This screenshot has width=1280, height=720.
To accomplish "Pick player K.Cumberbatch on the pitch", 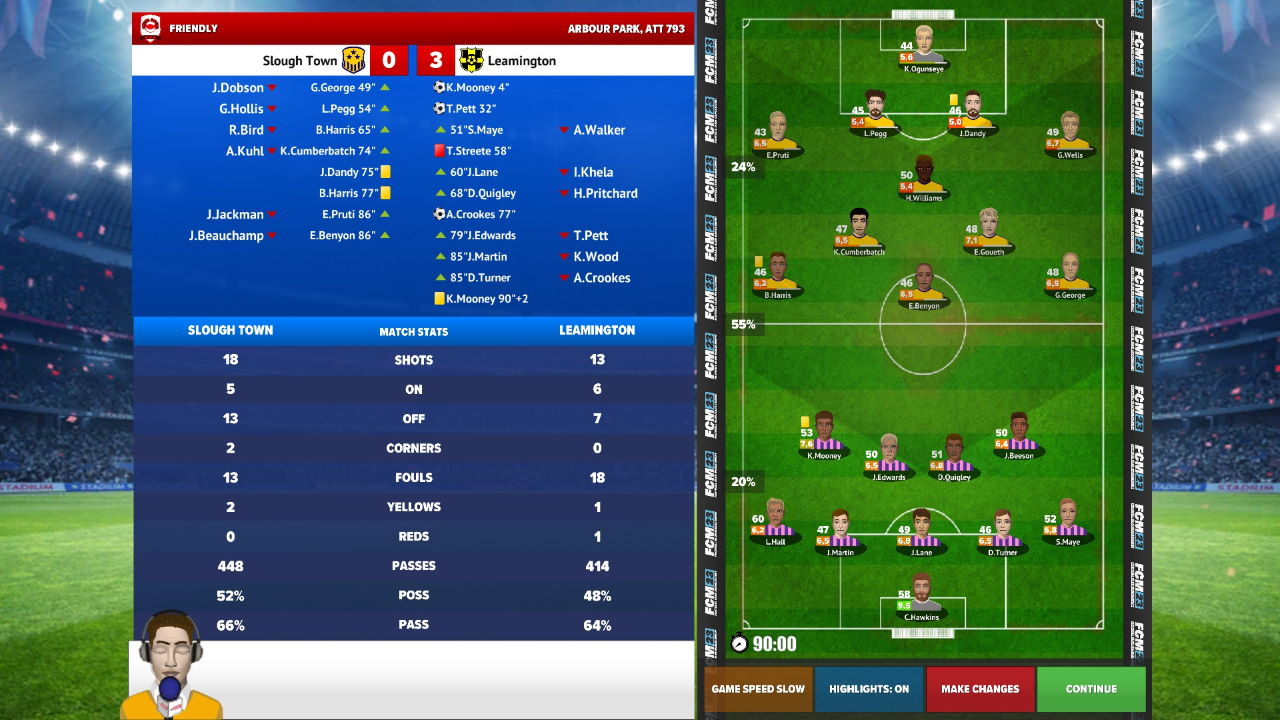I will click(x=859, y=230).
